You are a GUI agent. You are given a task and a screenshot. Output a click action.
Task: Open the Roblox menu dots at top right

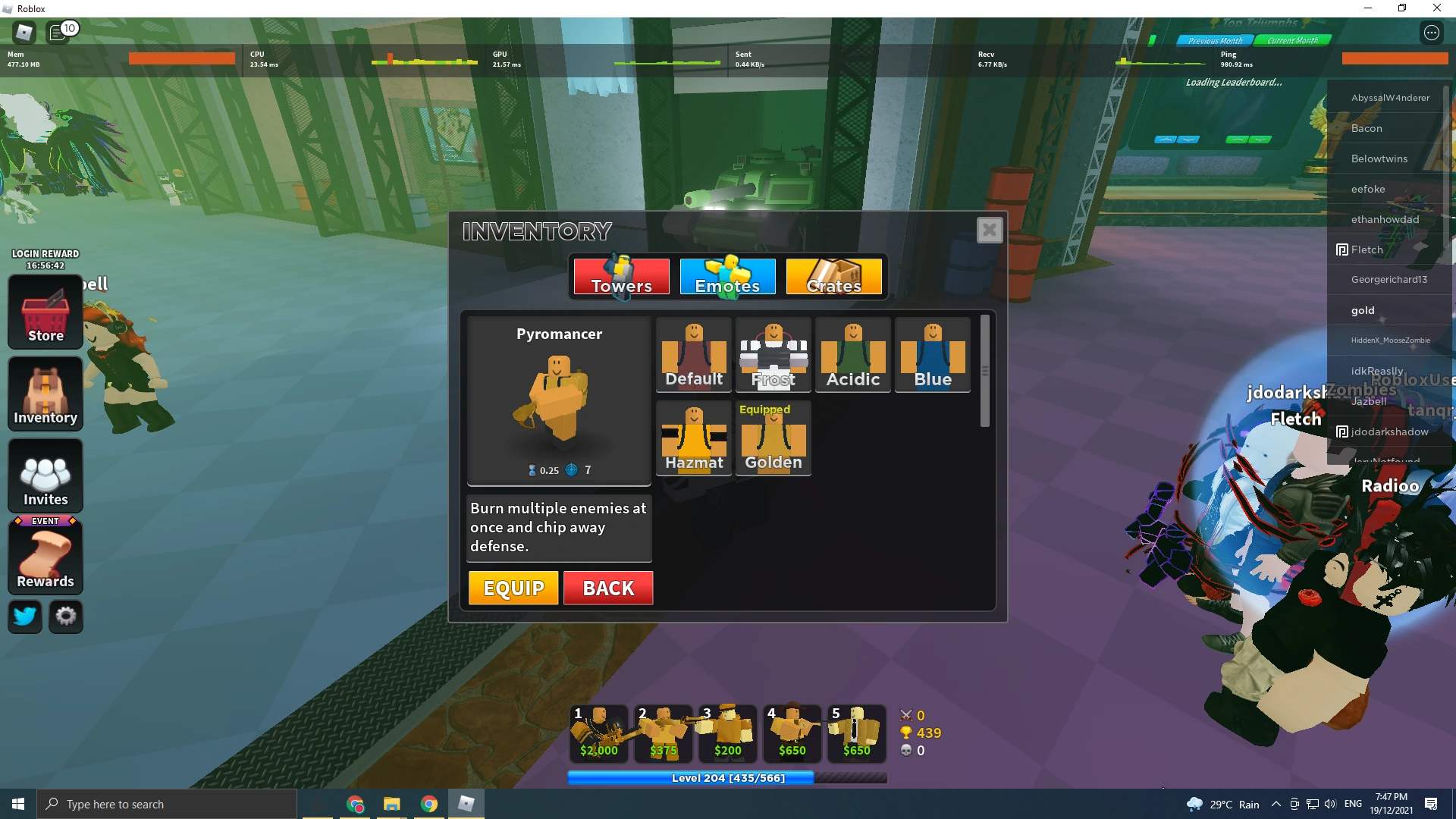tap(1432, 33)
